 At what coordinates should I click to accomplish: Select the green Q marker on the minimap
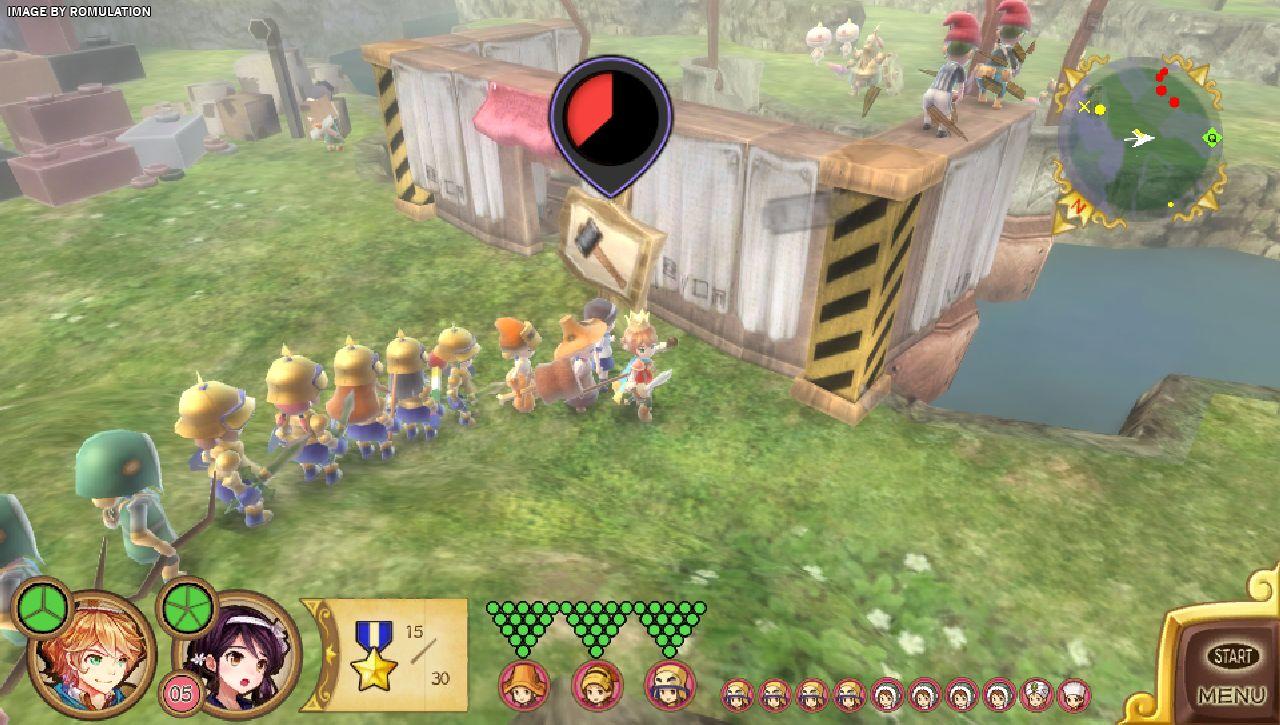pos(1212,138)
